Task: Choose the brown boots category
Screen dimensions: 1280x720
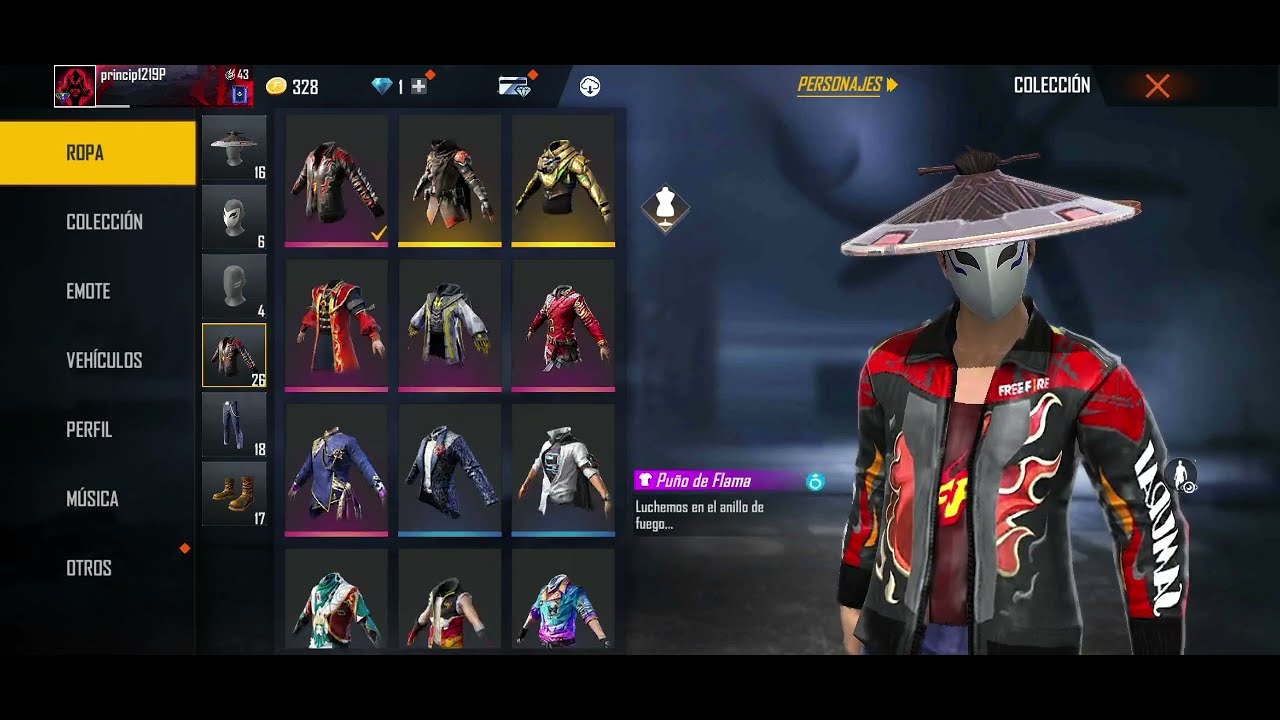Action: click(234, 494)
